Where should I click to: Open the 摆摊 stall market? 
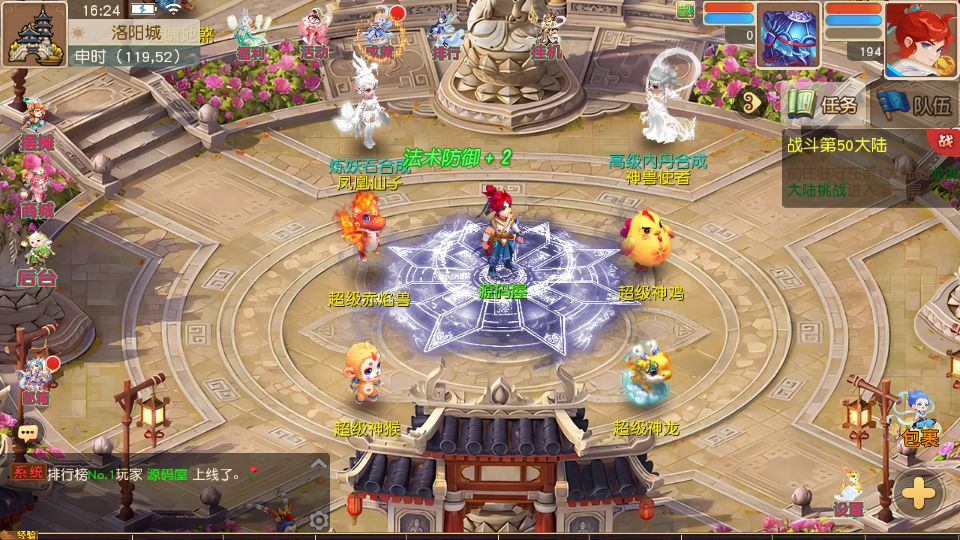36,126
